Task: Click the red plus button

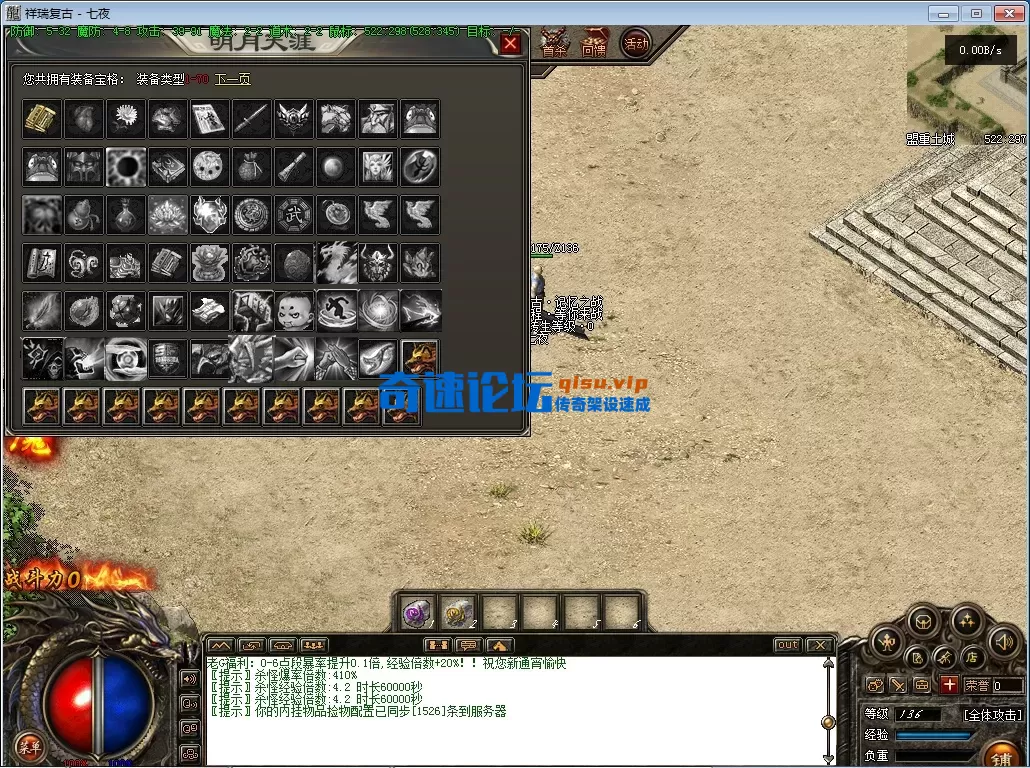Action: click(x=949, y=685)
